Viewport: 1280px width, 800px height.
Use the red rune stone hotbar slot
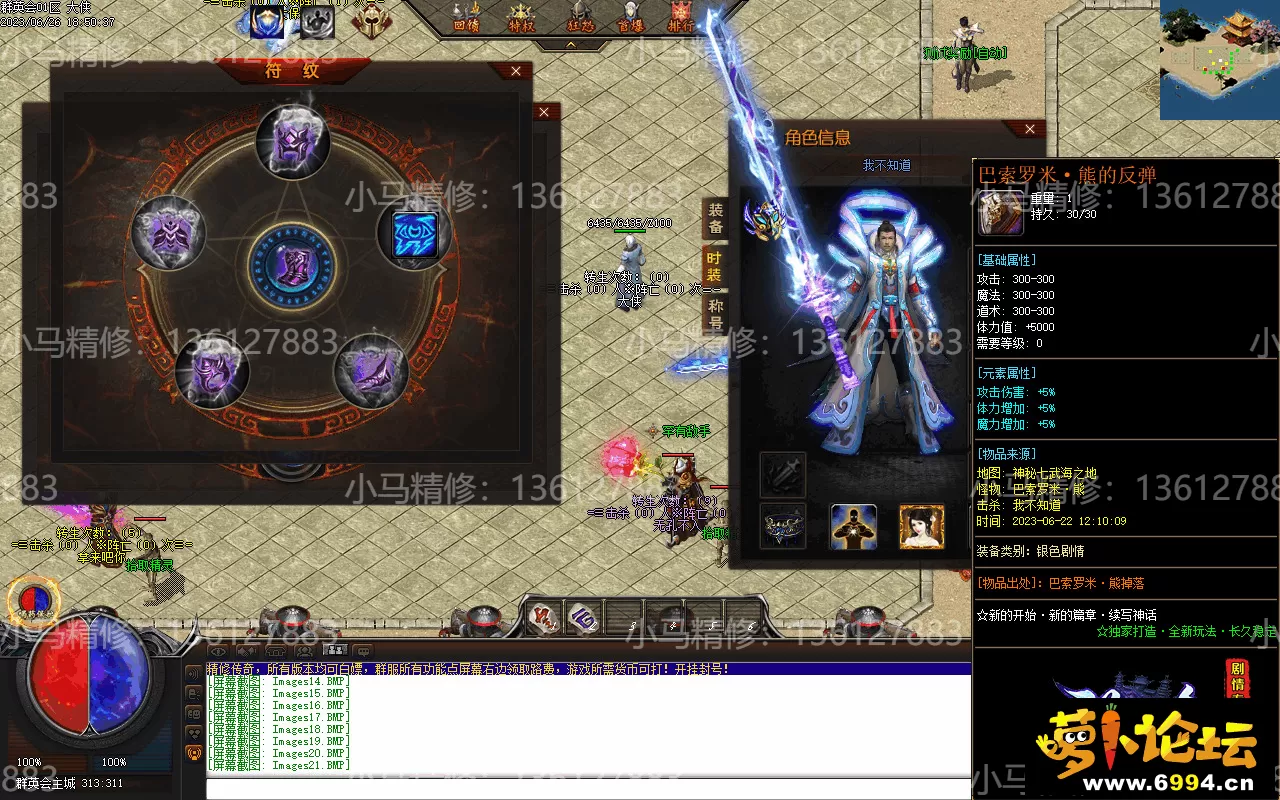pyautogui.click(x=543, y=618)
